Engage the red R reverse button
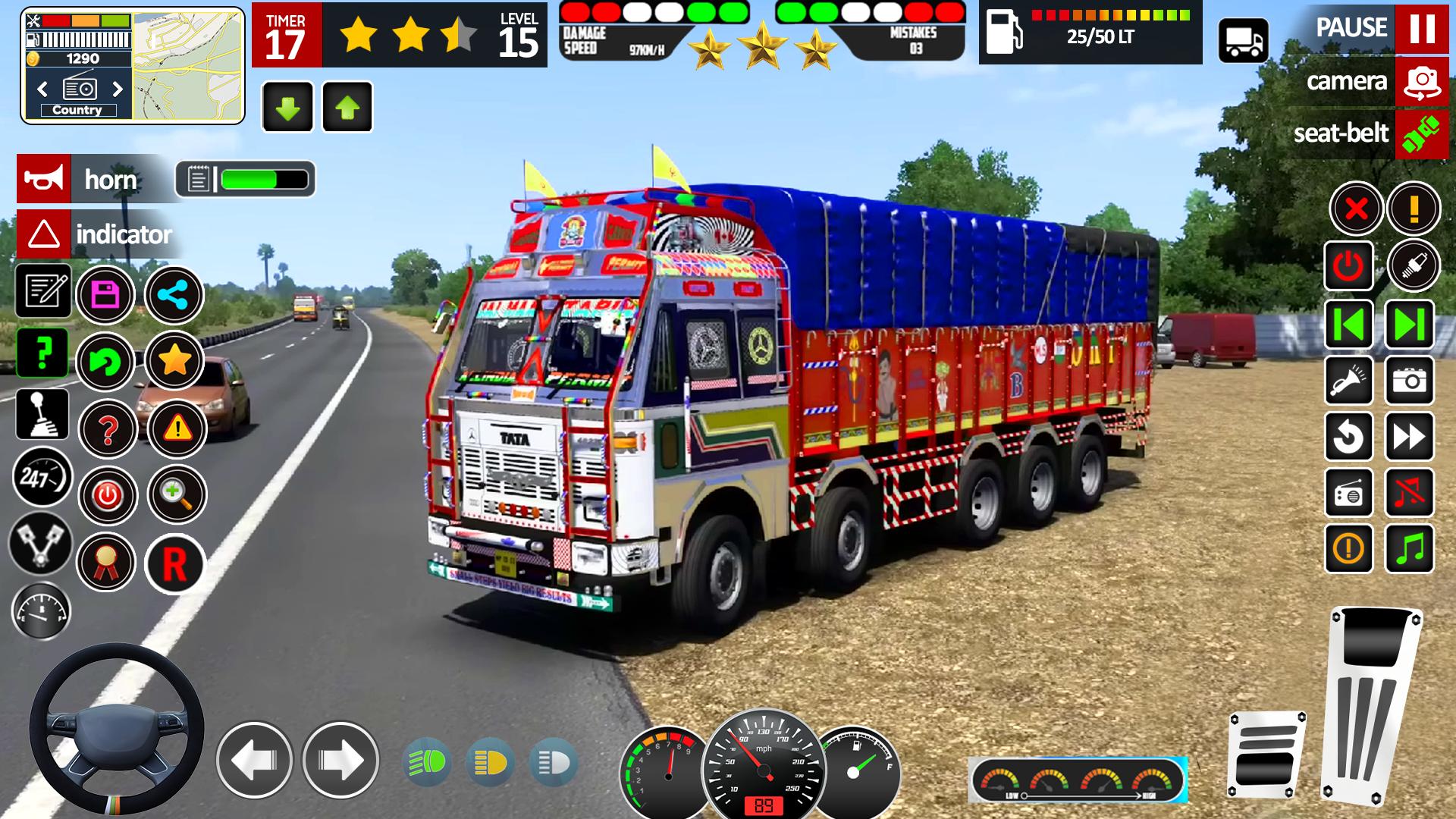1456x819 pixels. pyautogui.click(x=174, y=563)
